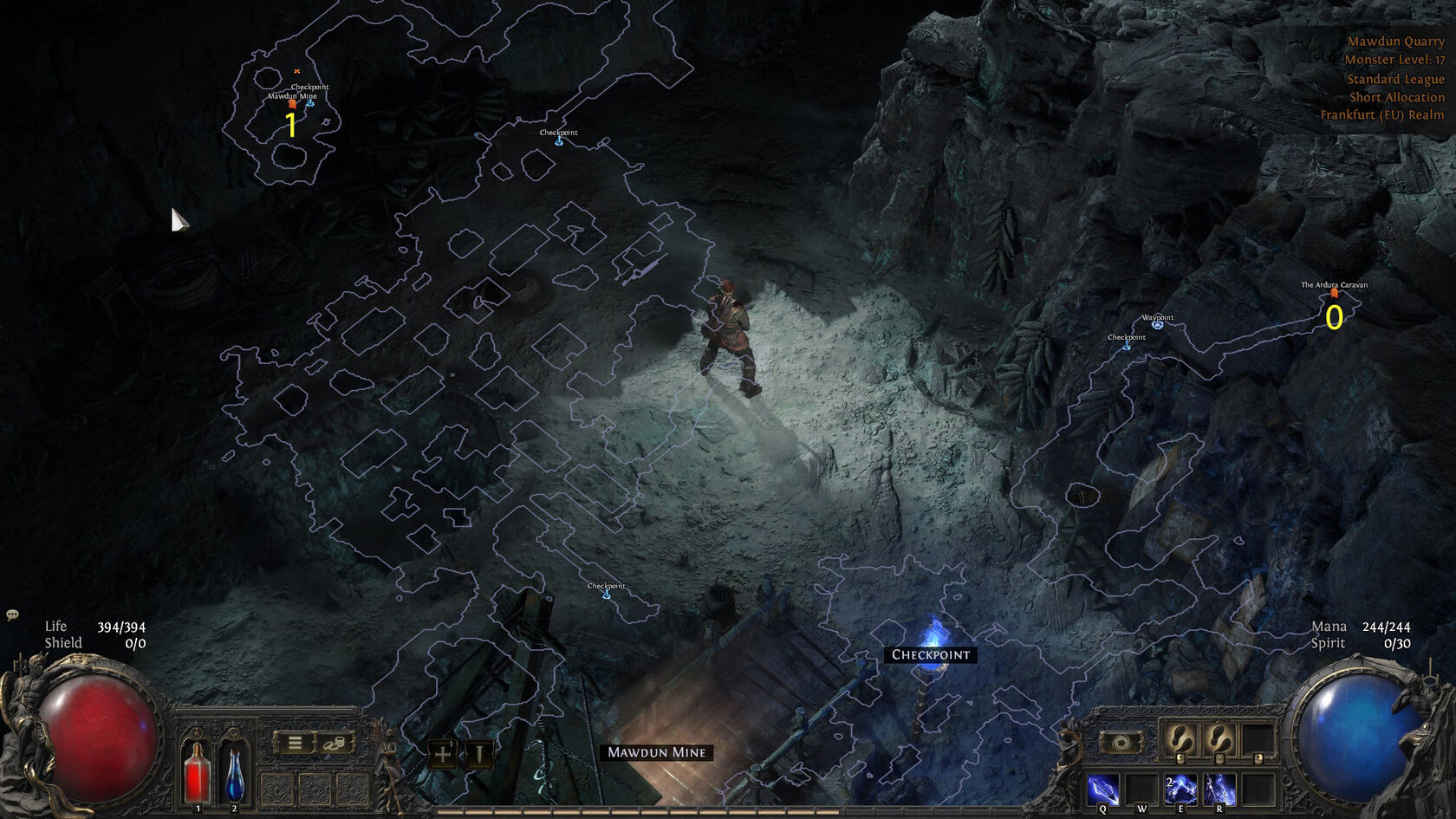Viewport: 1456px width, 819px height.
Task: Open the chat bubble icon
Action: (12, 614)
